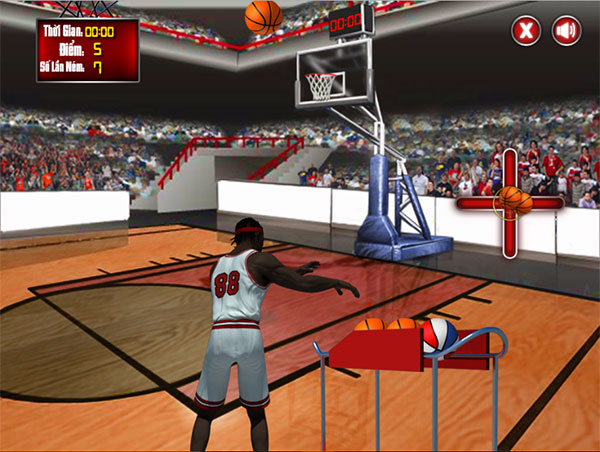Toggle sound with the speaker button
Screen dimensions: 600x452
567,31
